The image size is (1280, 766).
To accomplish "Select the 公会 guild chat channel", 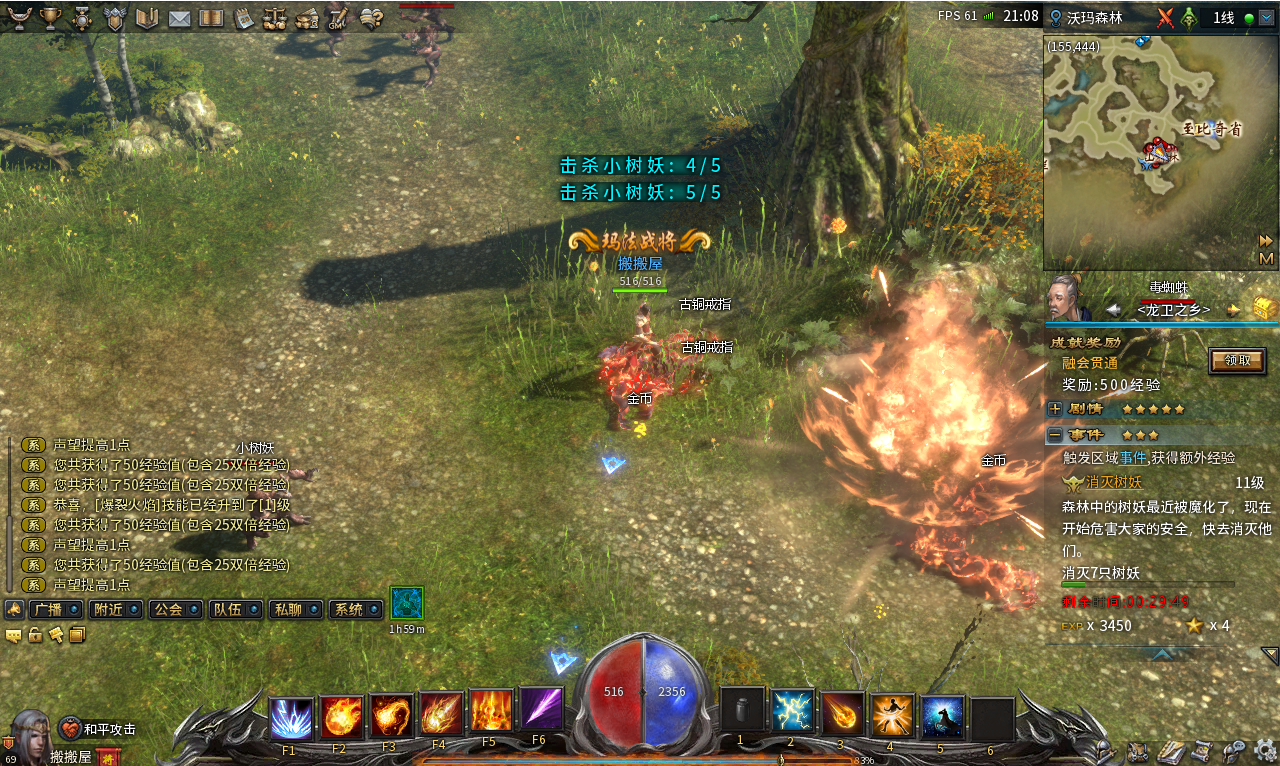I will tap(175, 609).
